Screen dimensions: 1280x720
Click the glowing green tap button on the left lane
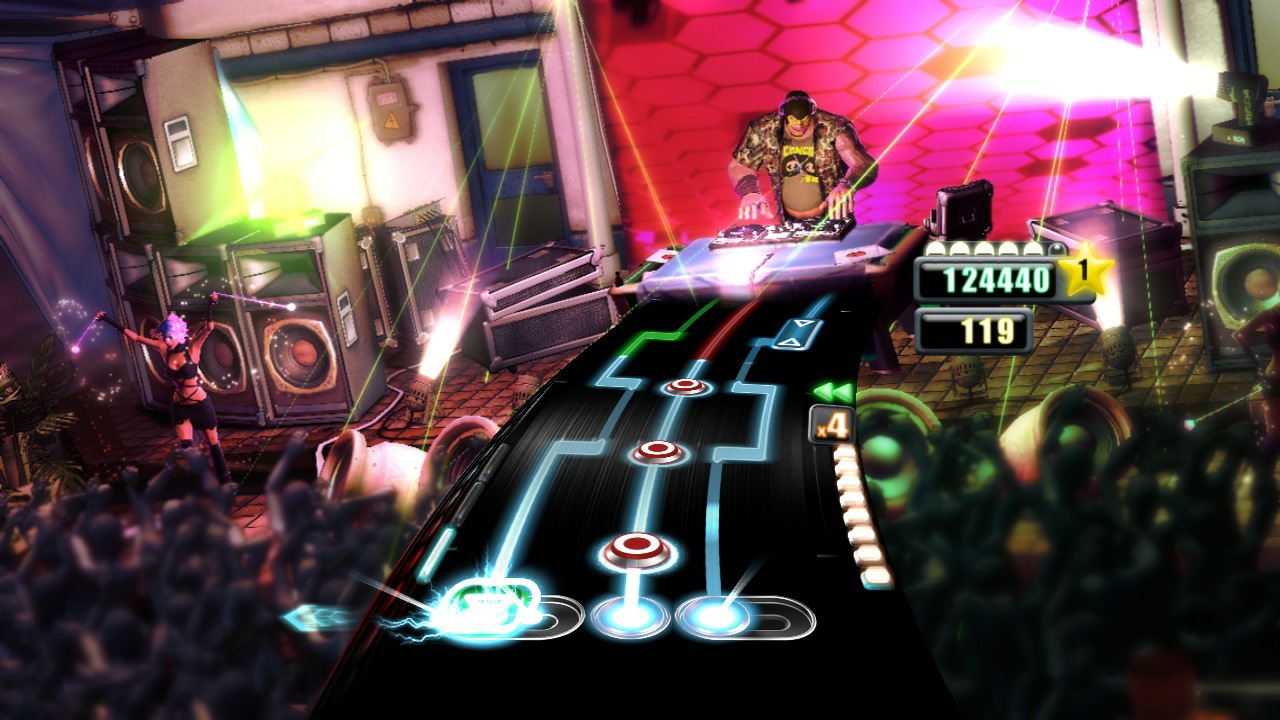tap(490, 608)
